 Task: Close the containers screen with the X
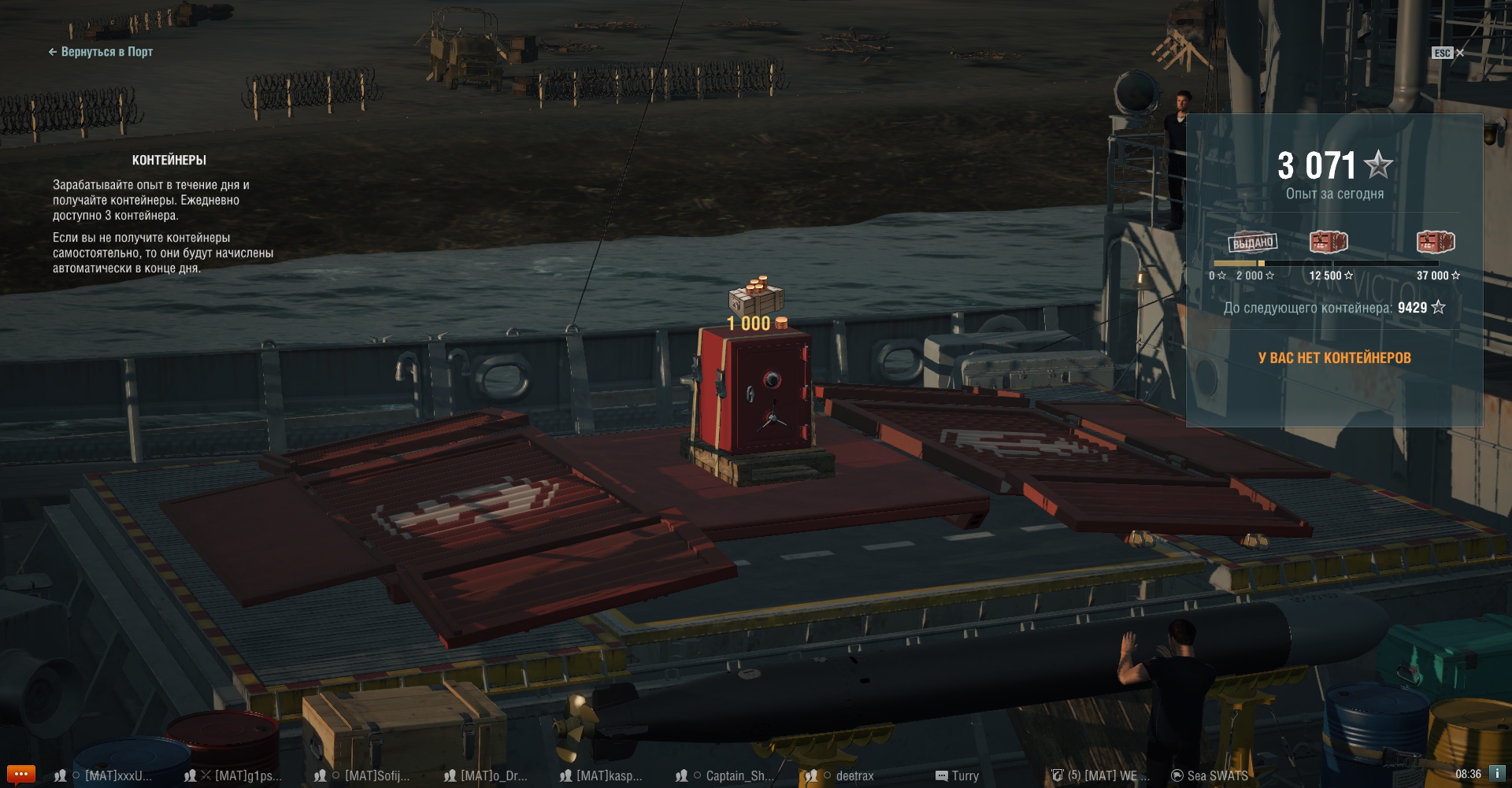pos(1460,53)
